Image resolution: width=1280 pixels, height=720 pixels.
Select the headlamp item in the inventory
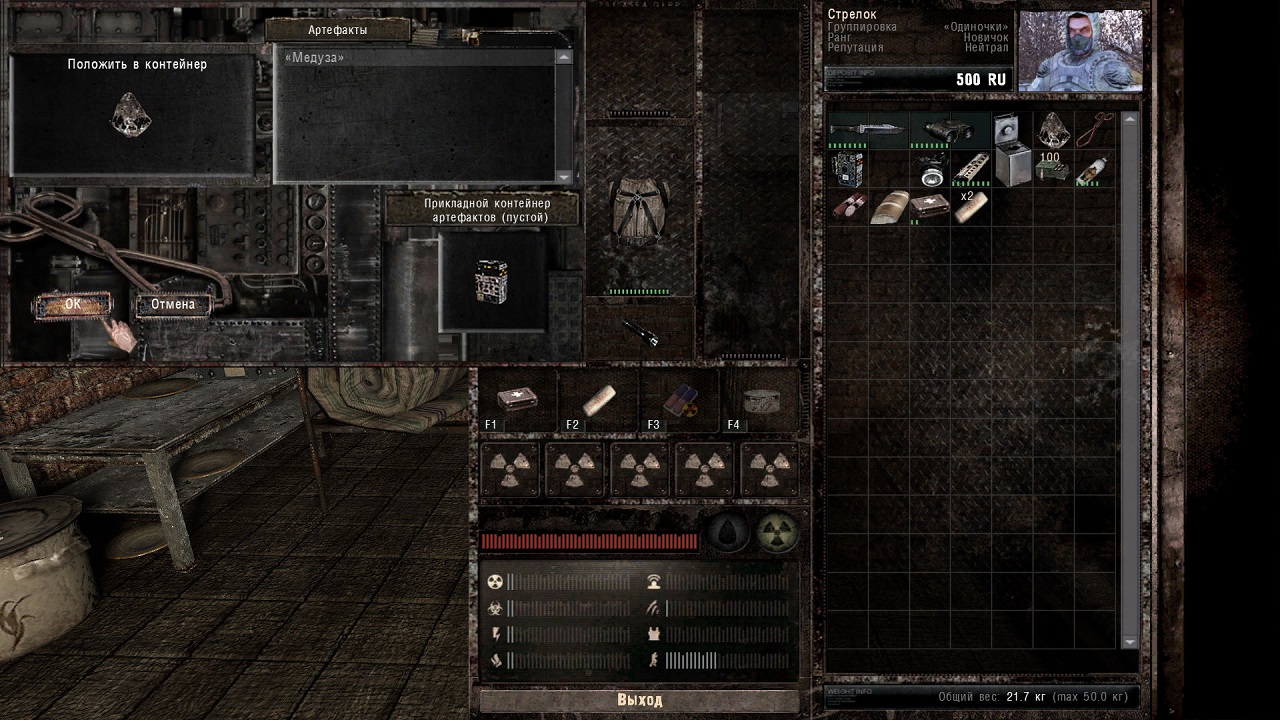pyautogui.click(x=930, y=169)
